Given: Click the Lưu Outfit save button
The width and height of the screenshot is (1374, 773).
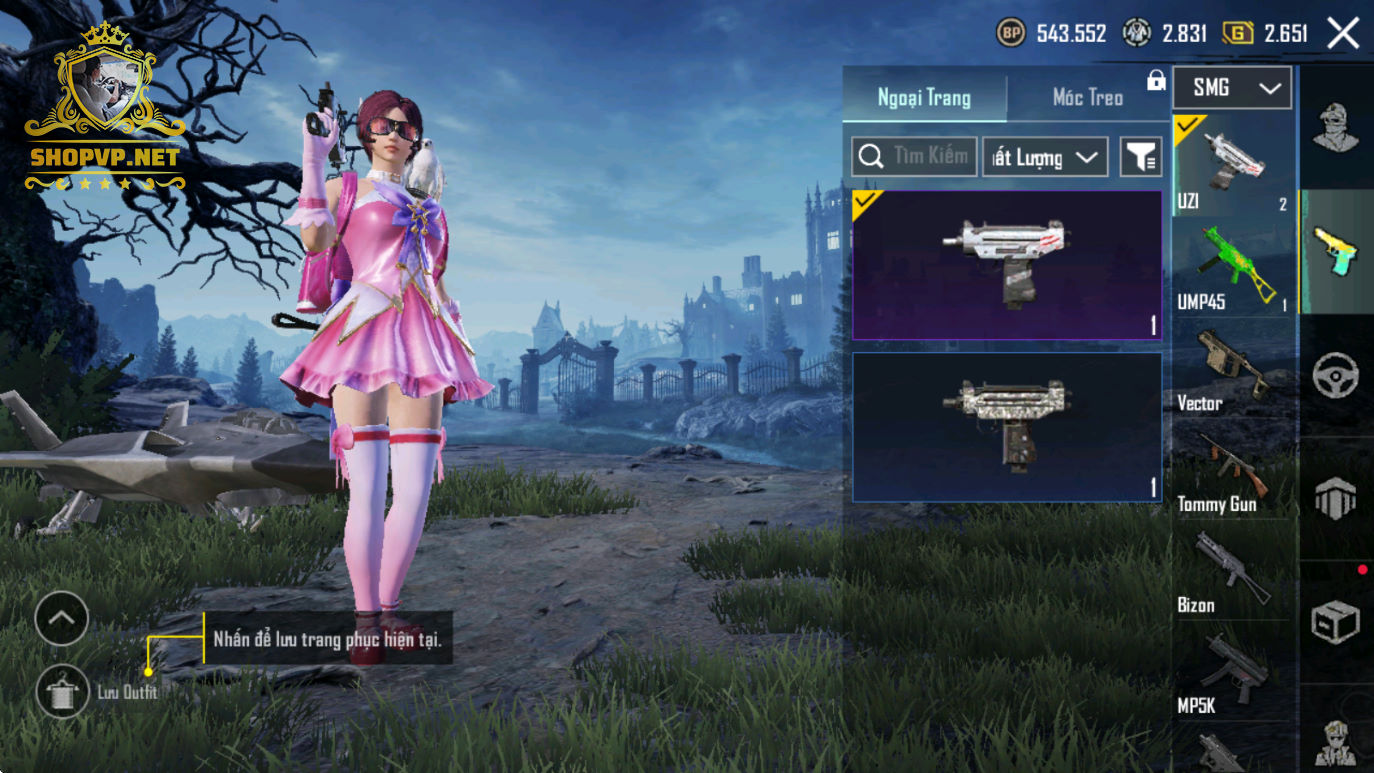Looking at the screenshot, I should click(x=62, y=691).
